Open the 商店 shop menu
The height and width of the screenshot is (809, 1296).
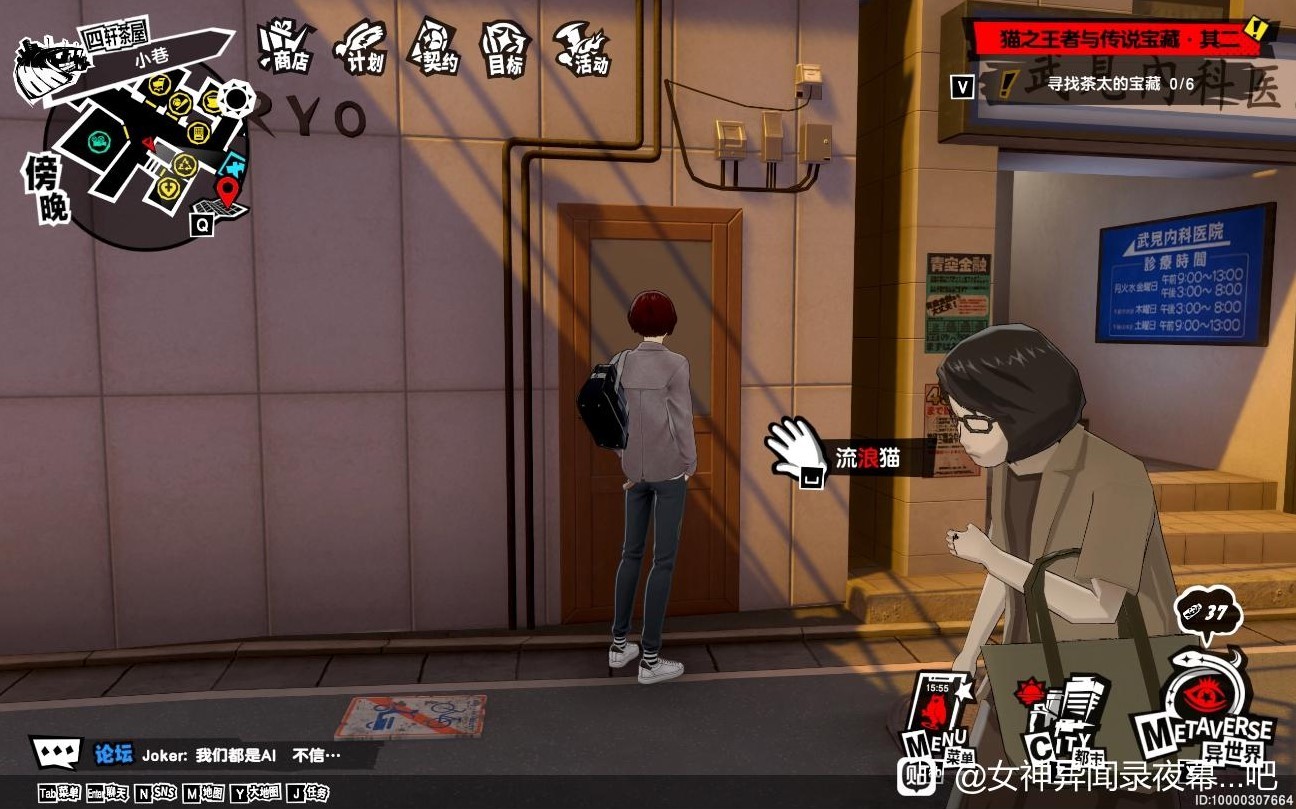click(284, 46)
